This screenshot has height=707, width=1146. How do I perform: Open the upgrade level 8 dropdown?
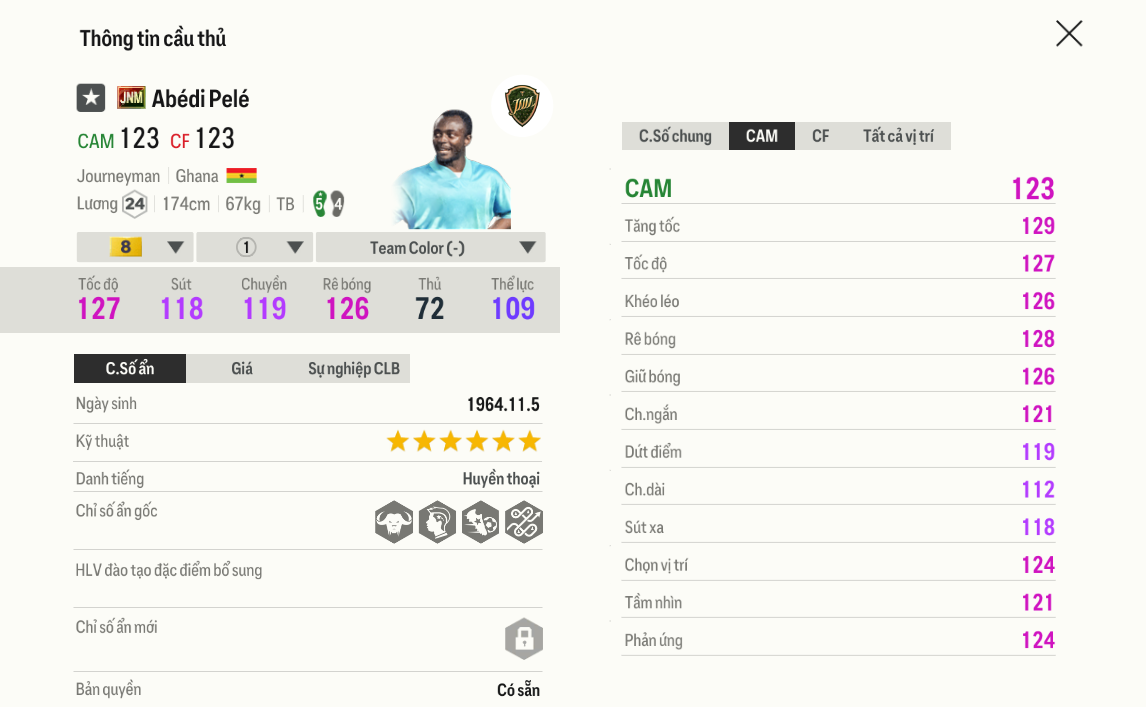click(135, 247)
